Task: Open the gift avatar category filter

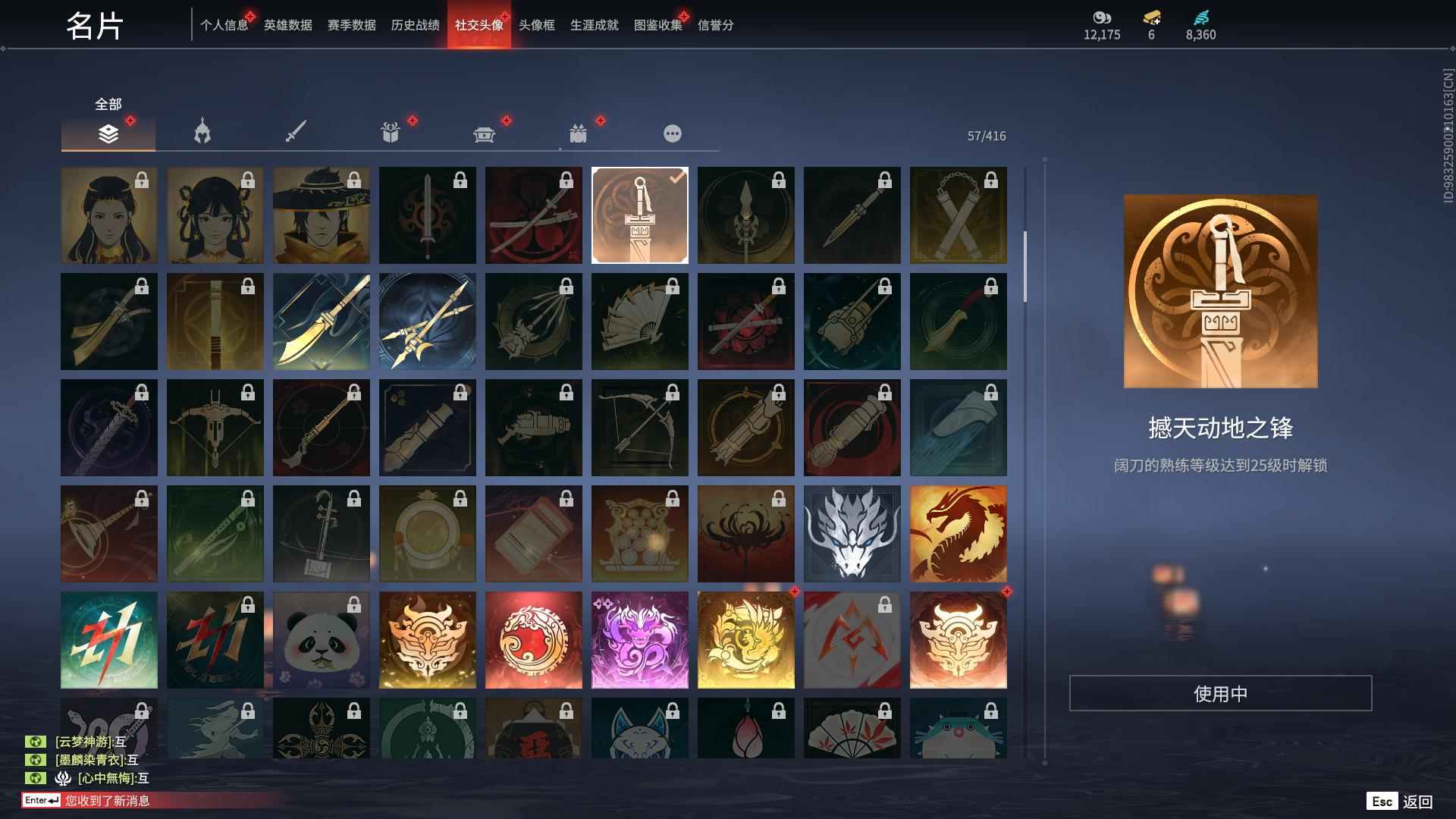Action: coord(391,133)
